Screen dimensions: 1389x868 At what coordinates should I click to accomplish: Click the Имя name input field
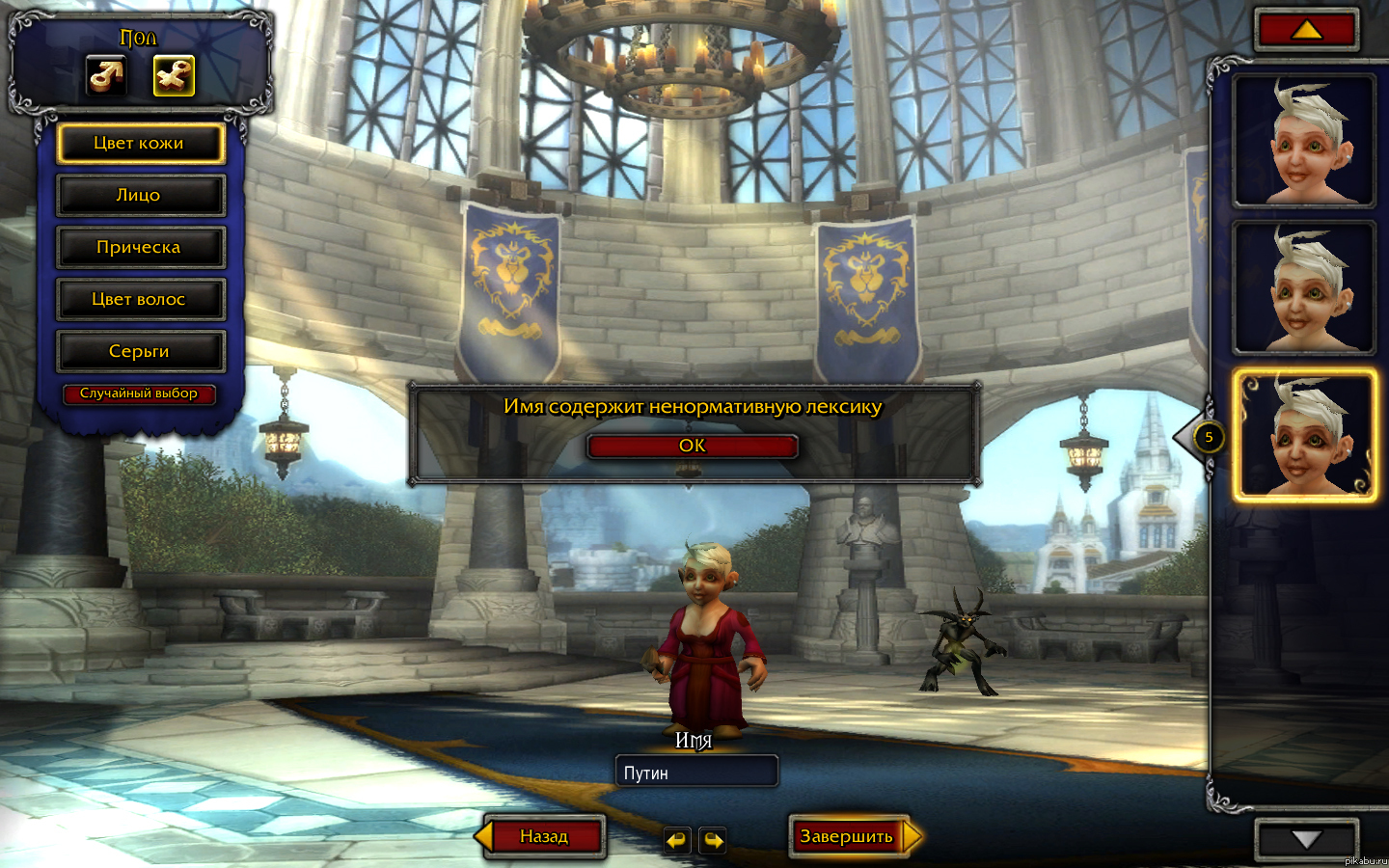pos(695,773)
